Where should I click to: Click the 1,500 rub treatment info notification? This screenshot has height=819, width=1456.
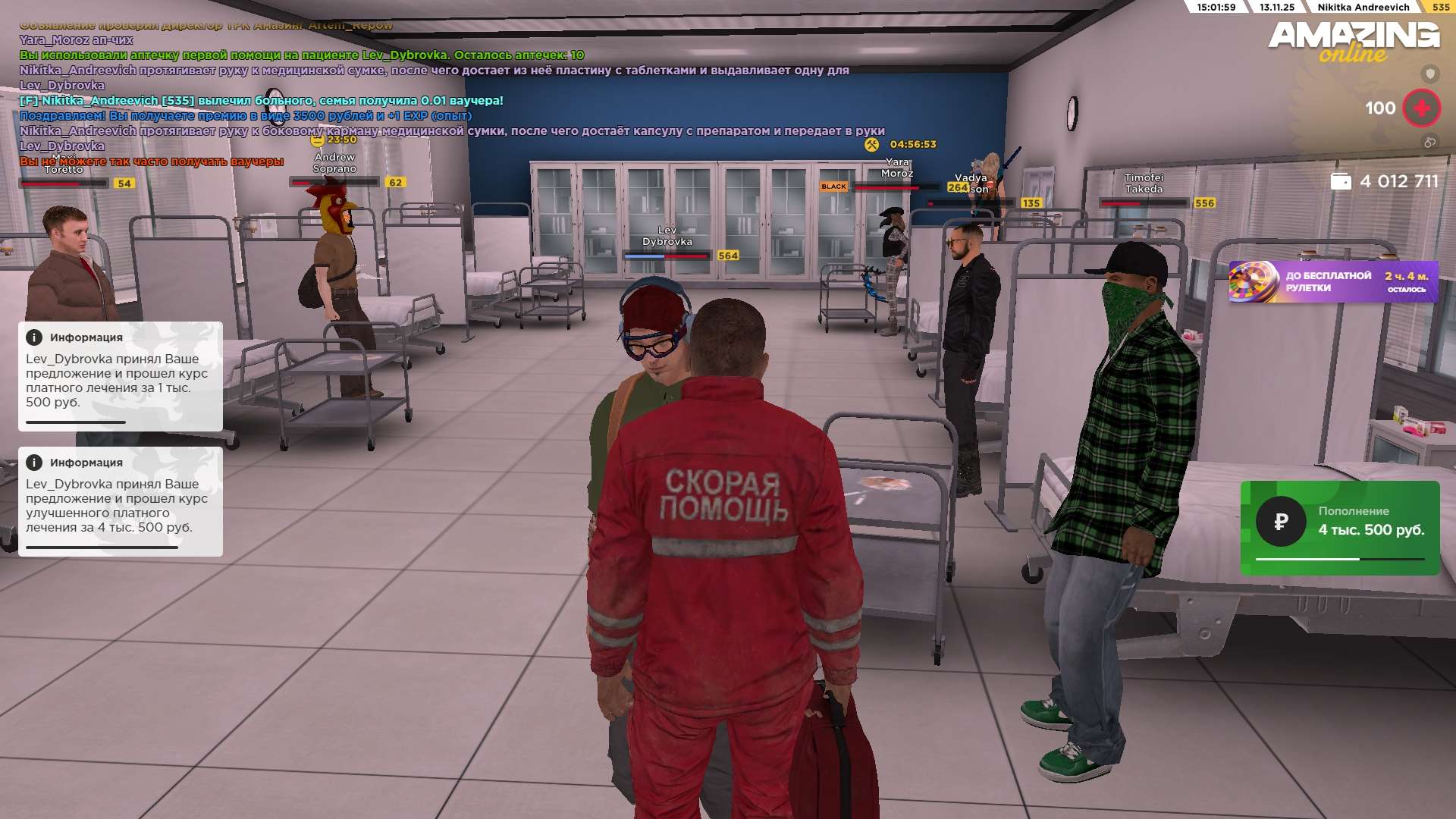(x=120, y=376)
